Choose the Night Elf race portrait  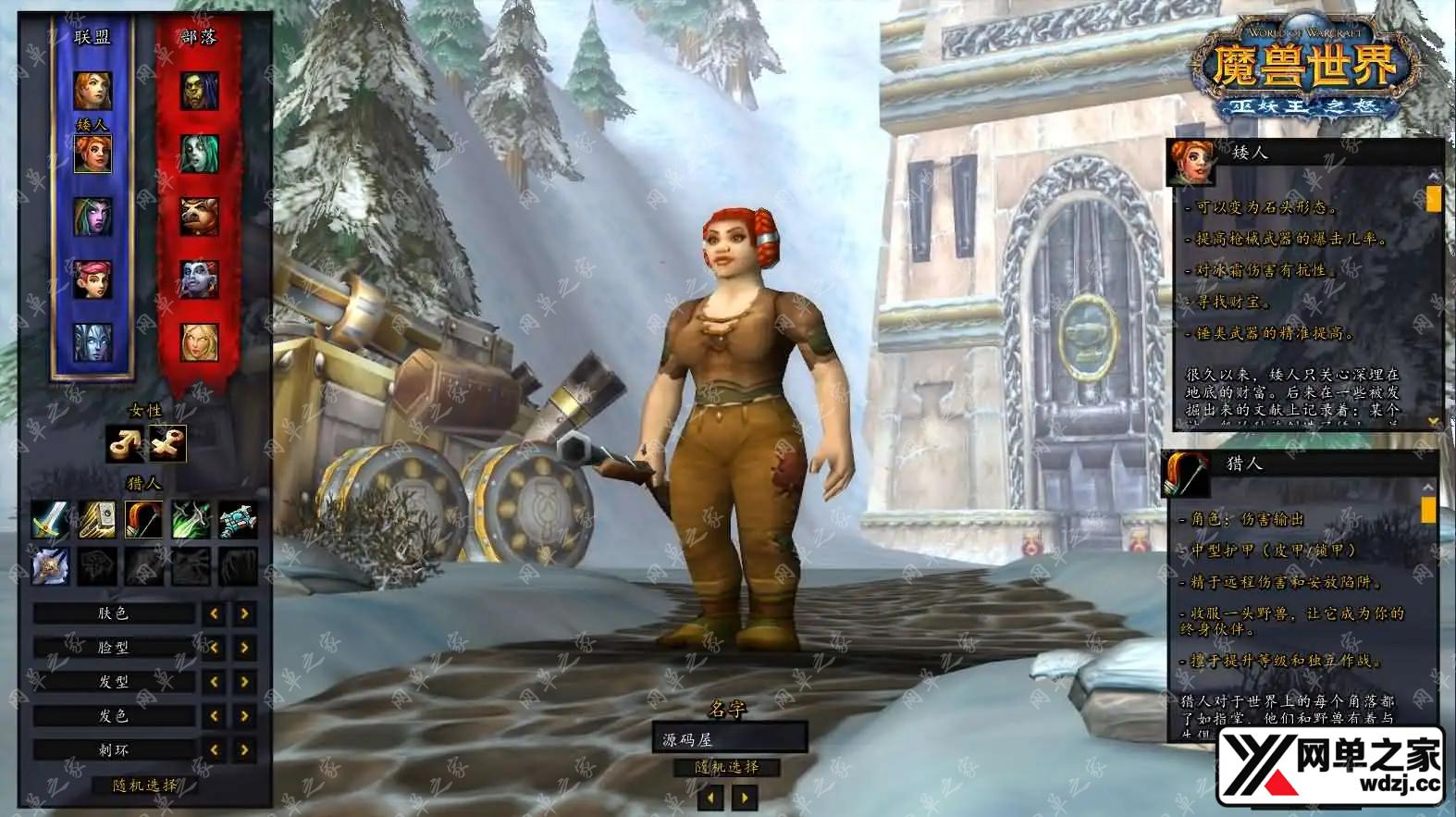coord(93,217)
